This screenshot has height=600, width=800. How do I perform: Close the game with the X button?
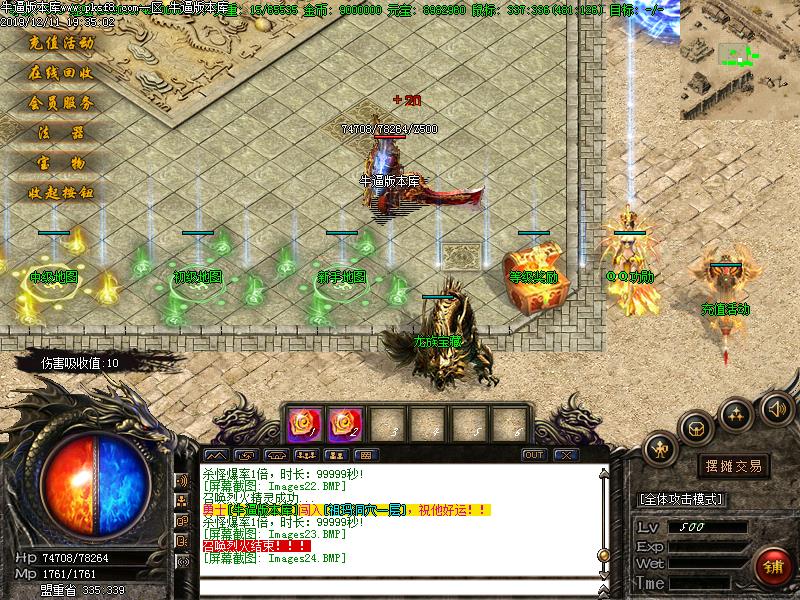(566, 455)
